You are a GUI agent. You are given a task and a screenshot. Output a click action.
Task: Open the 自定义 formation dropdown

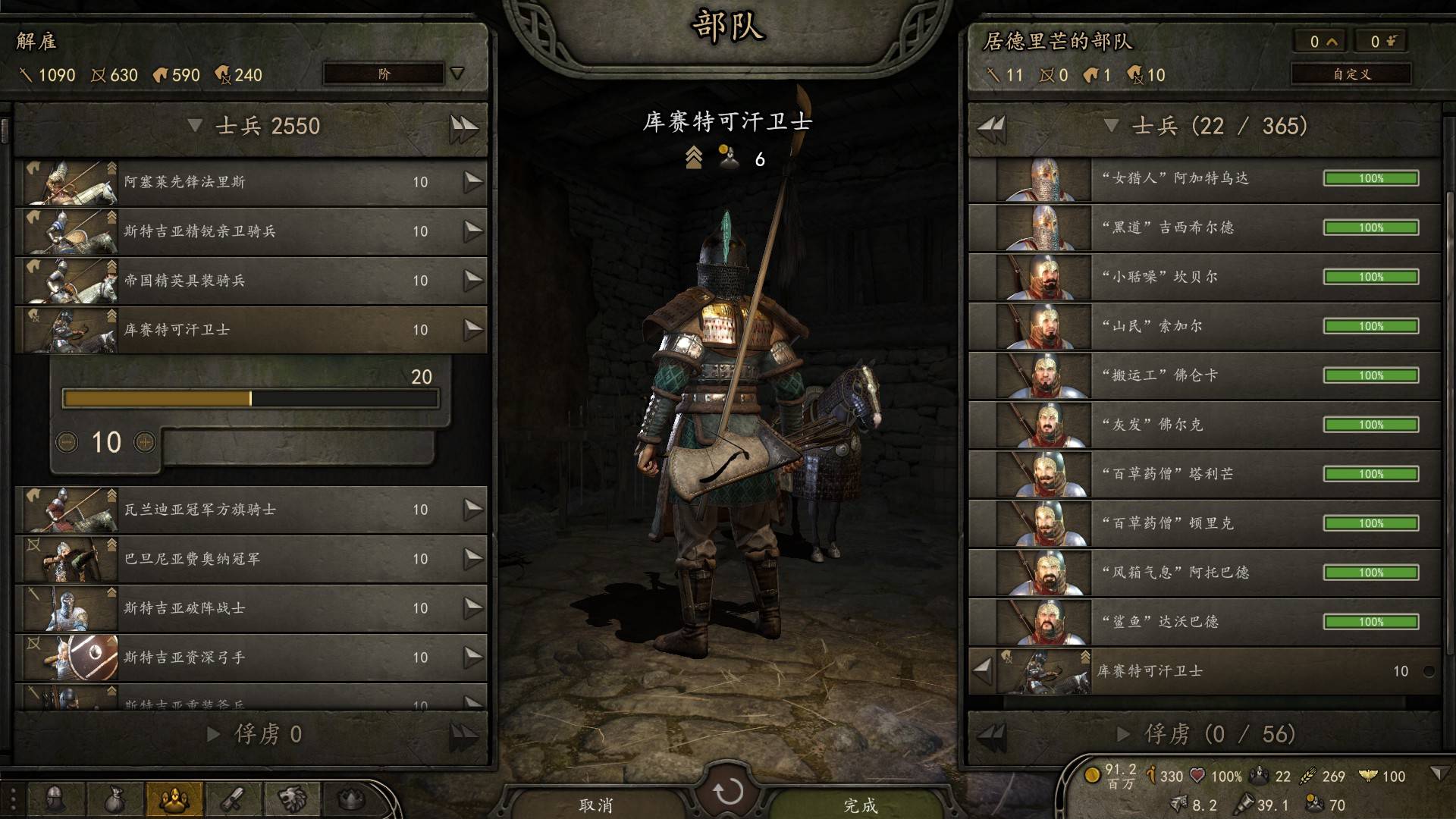[1351, 74]
